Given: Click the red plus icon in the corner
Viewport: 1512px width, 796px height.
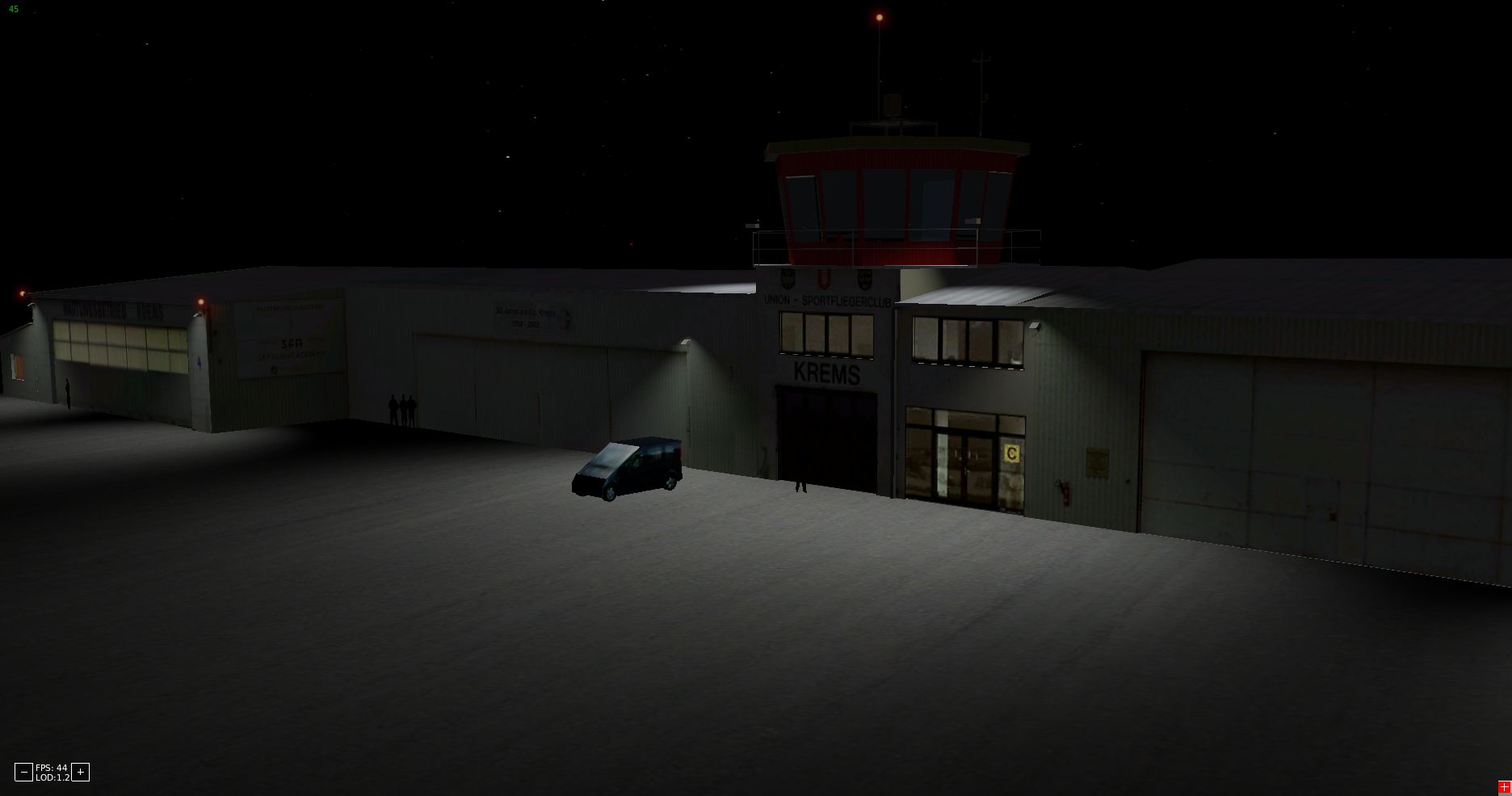Looking at the screenshot, I should [1504, 788].
